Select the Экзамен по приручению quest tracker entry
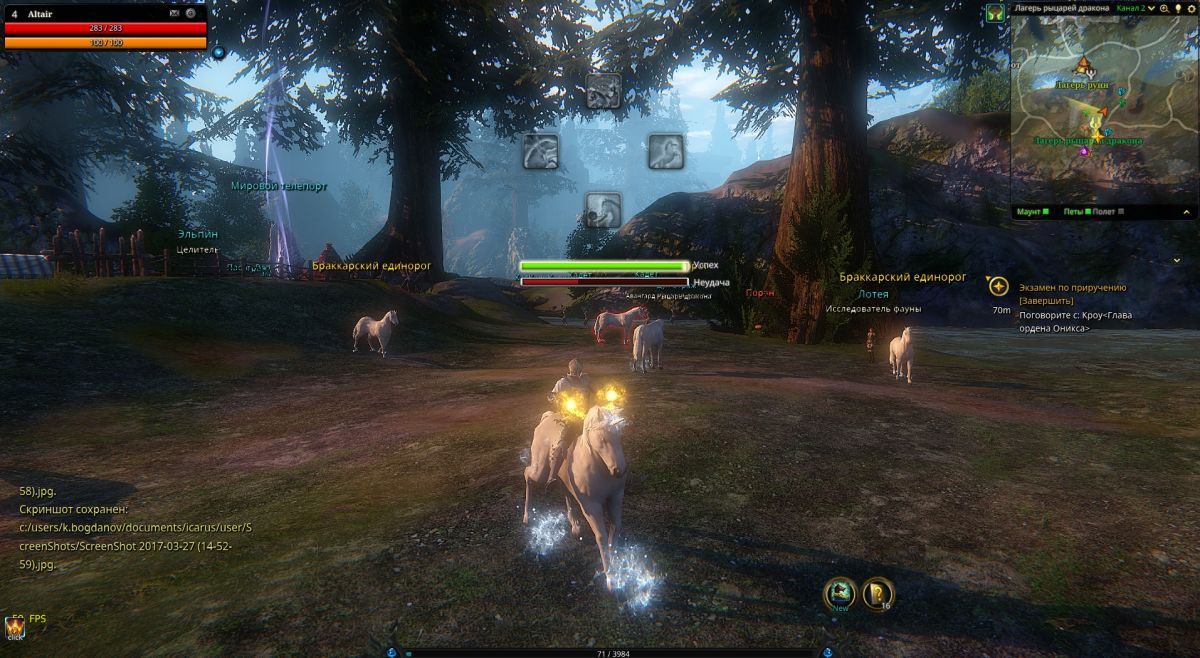Image resolution: width=1200 pixels, height=658 pixels. tap(1073, 287)
